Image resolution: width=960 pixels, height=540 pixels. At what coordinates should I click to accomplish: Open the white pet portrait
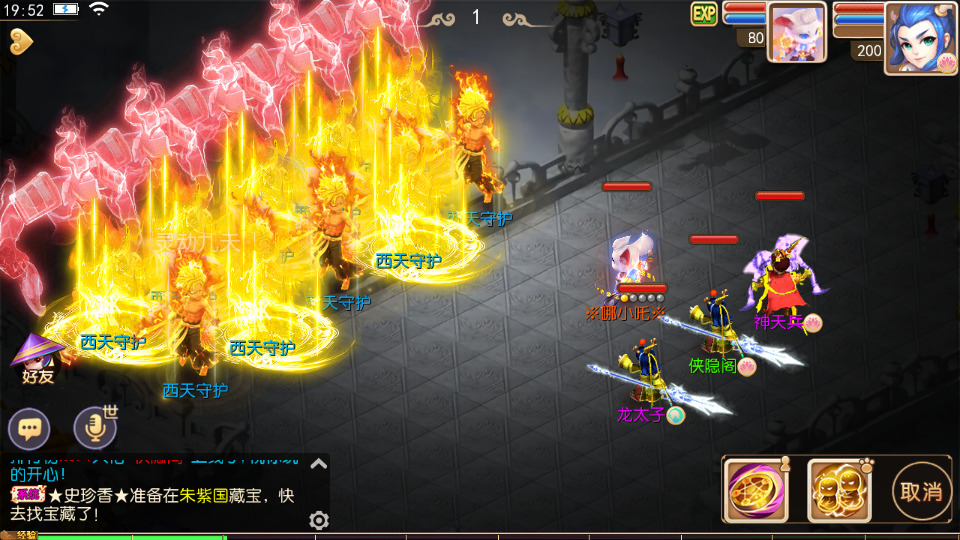click(796, 32)
